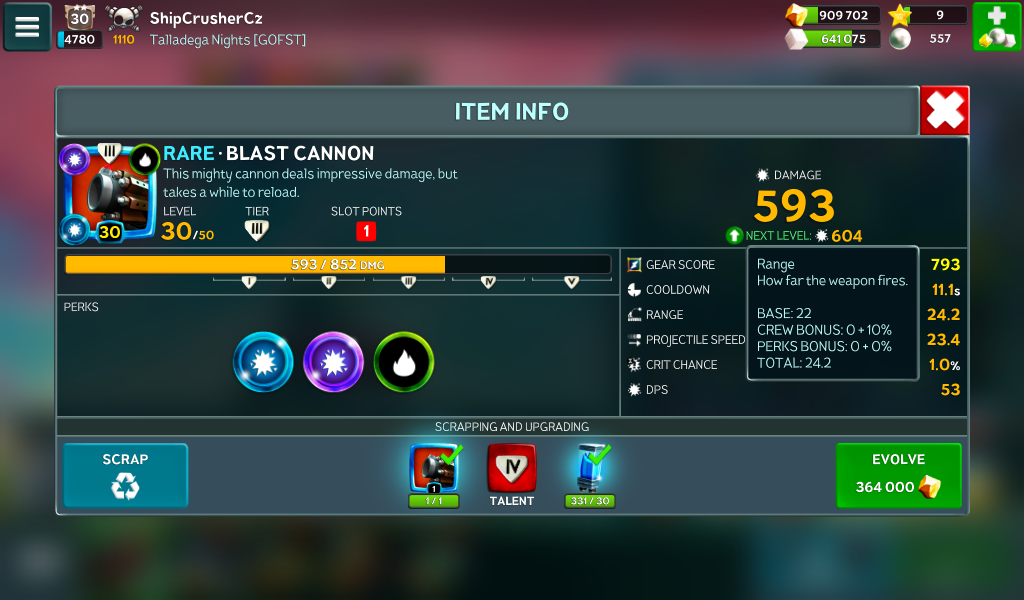1024x600 pixels.
Task: Select the green flame perk
Action: coord(404,362)
